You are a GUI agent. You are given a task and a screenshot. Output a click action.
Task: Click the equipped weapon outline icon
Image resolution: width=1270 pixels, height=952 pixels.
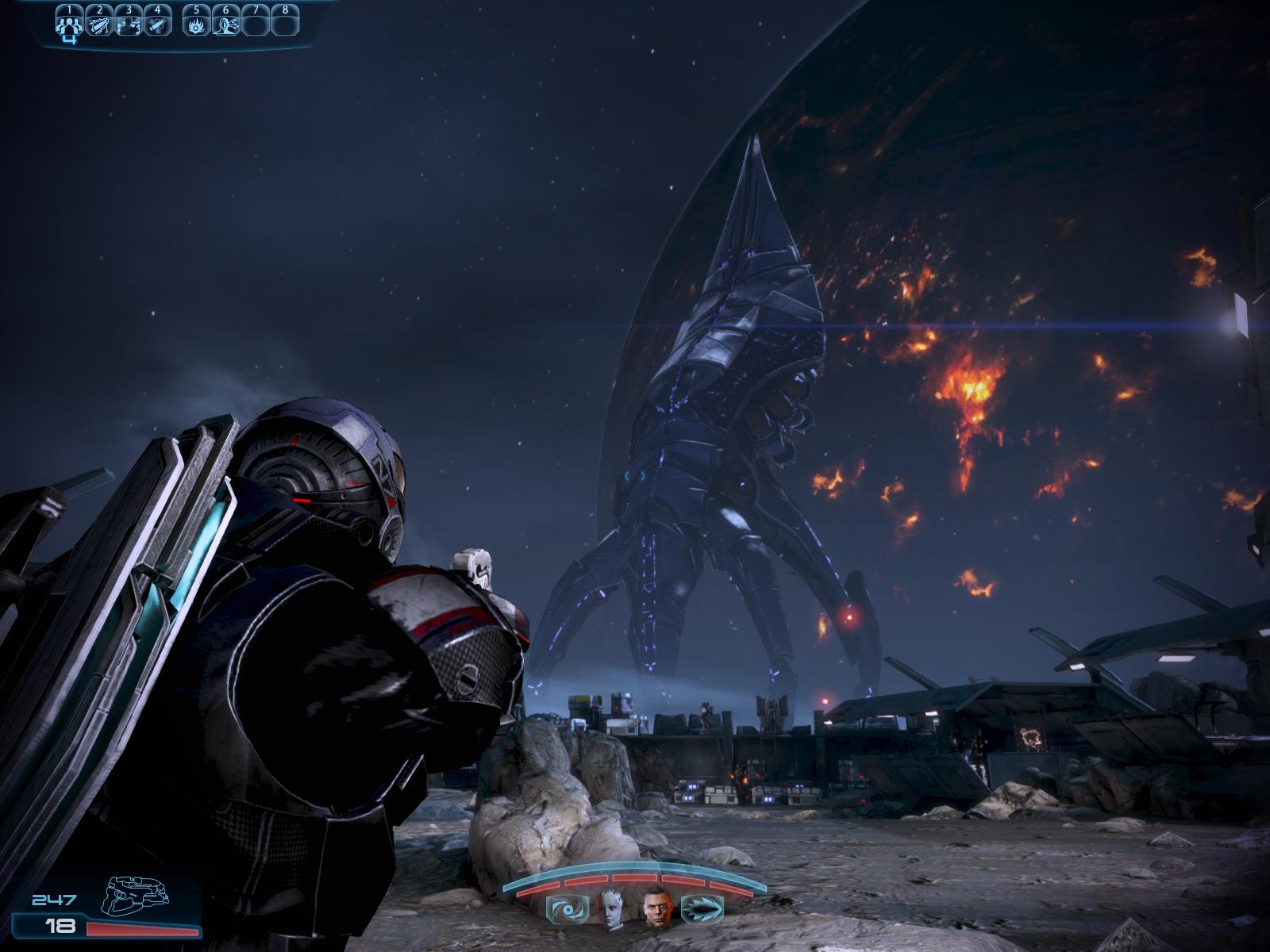click(135, 895)
